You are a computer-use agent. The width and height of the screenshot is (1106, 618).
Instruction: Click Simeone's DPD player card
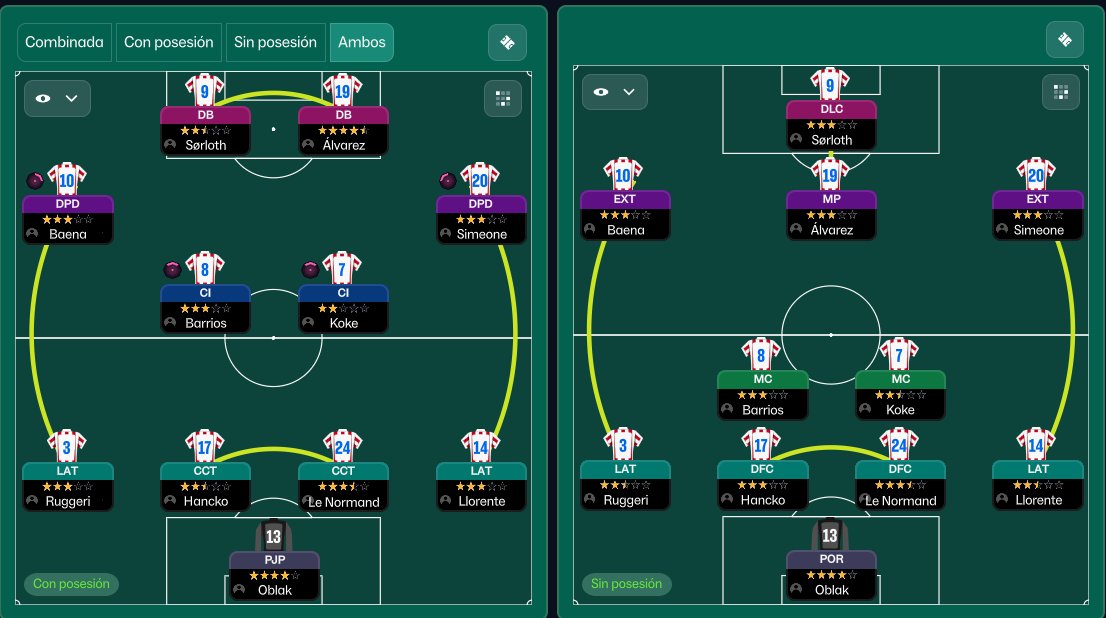[x=481, y=220]
